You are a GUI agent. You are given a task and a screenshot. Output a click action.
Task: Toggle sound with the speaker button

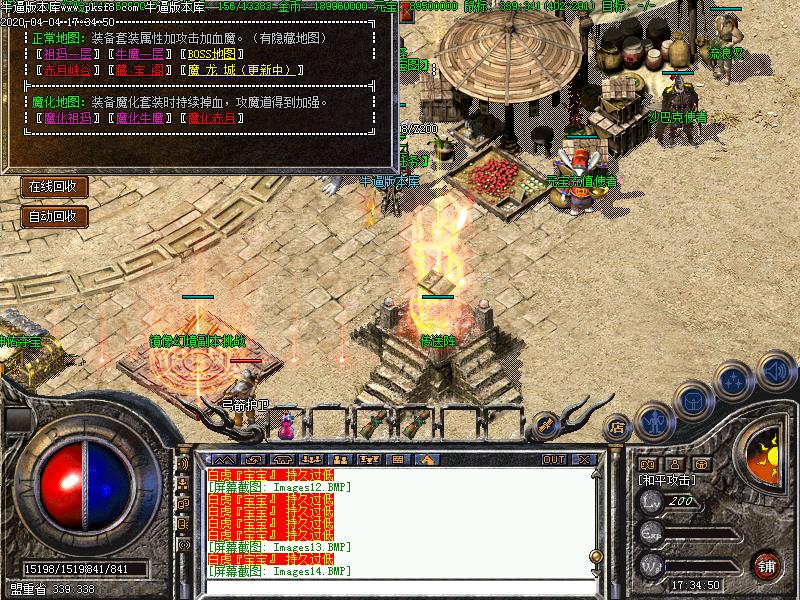[x=773, y=371]
